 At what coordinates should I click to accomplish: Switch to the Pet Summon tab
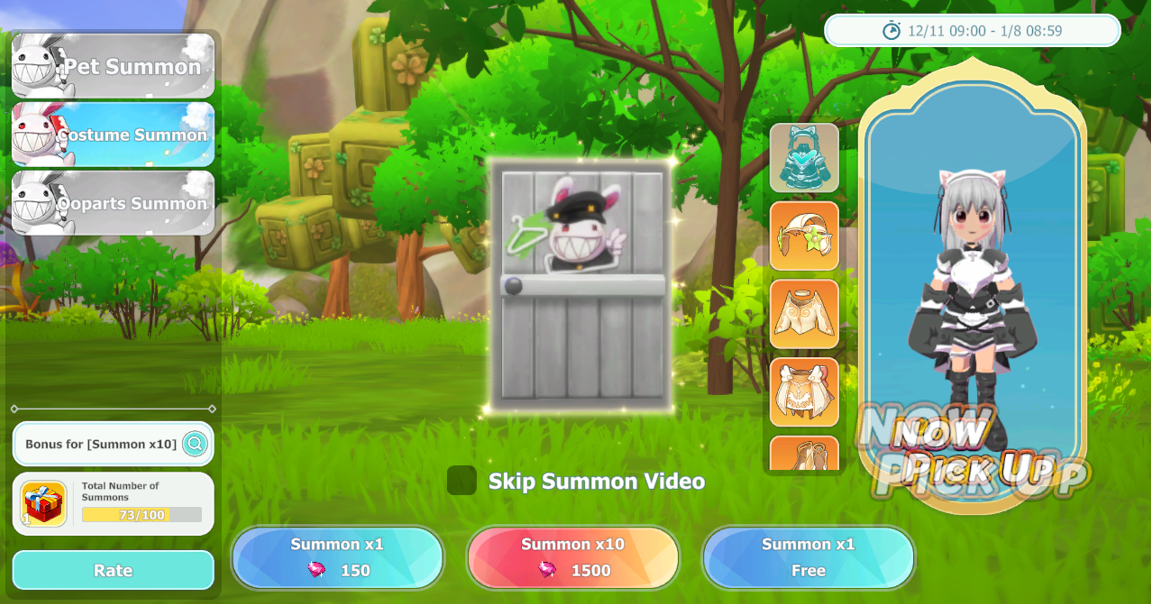coord(113,66)
